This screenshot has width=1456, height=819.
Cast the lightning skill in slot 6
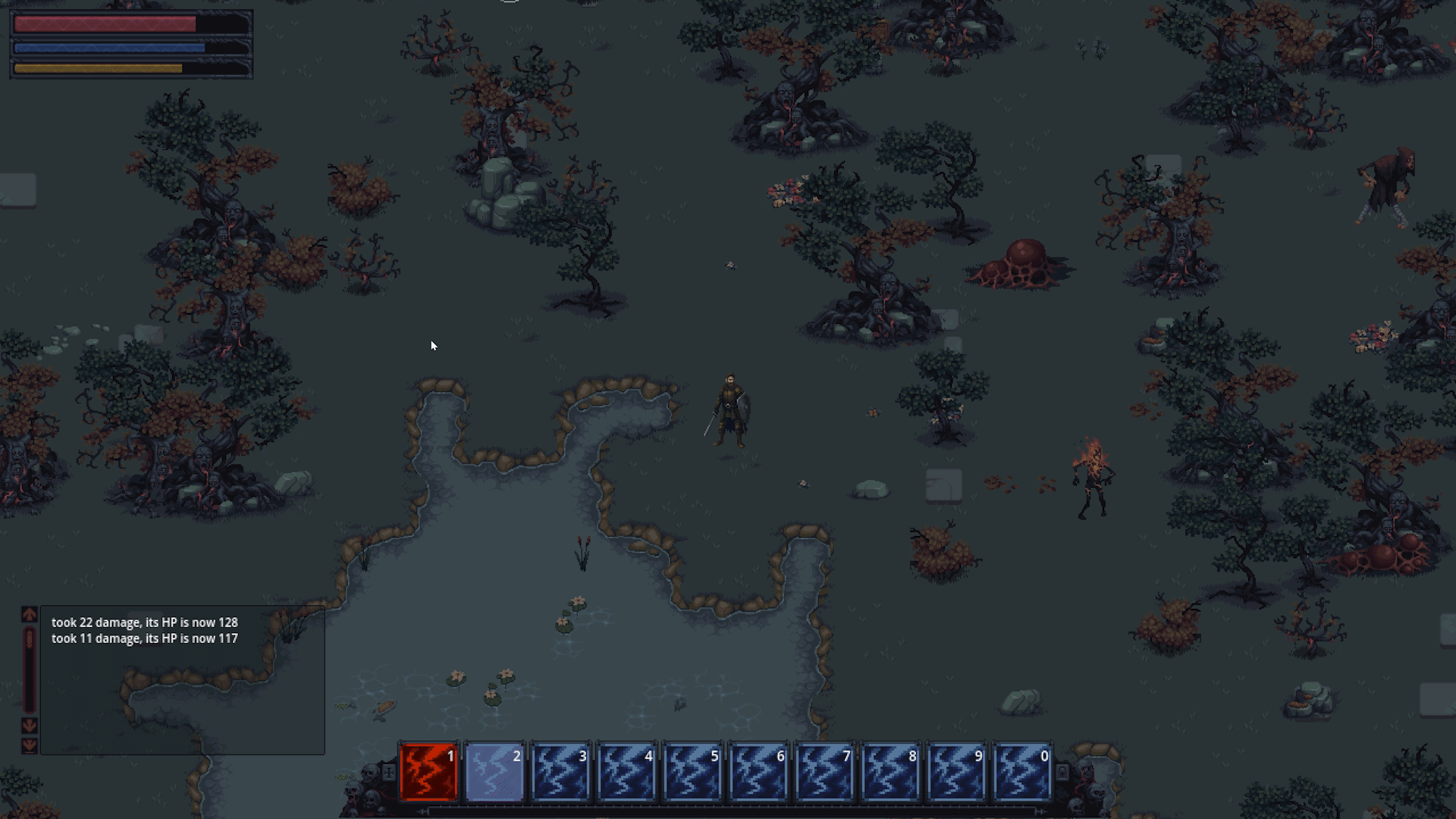pos(758,772)
